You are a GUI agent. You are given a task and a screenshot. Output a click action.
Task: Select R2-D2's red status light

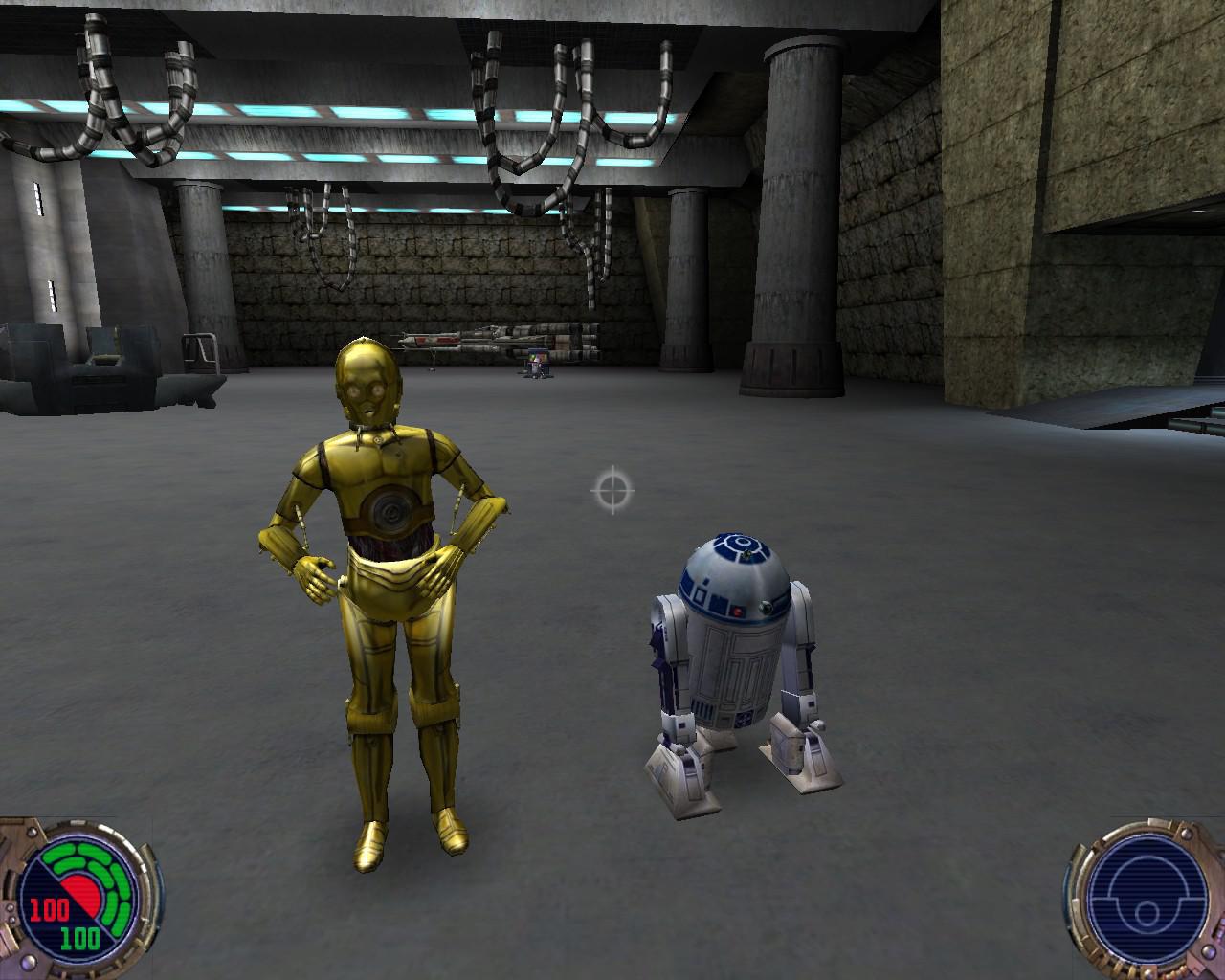[737, 611]
